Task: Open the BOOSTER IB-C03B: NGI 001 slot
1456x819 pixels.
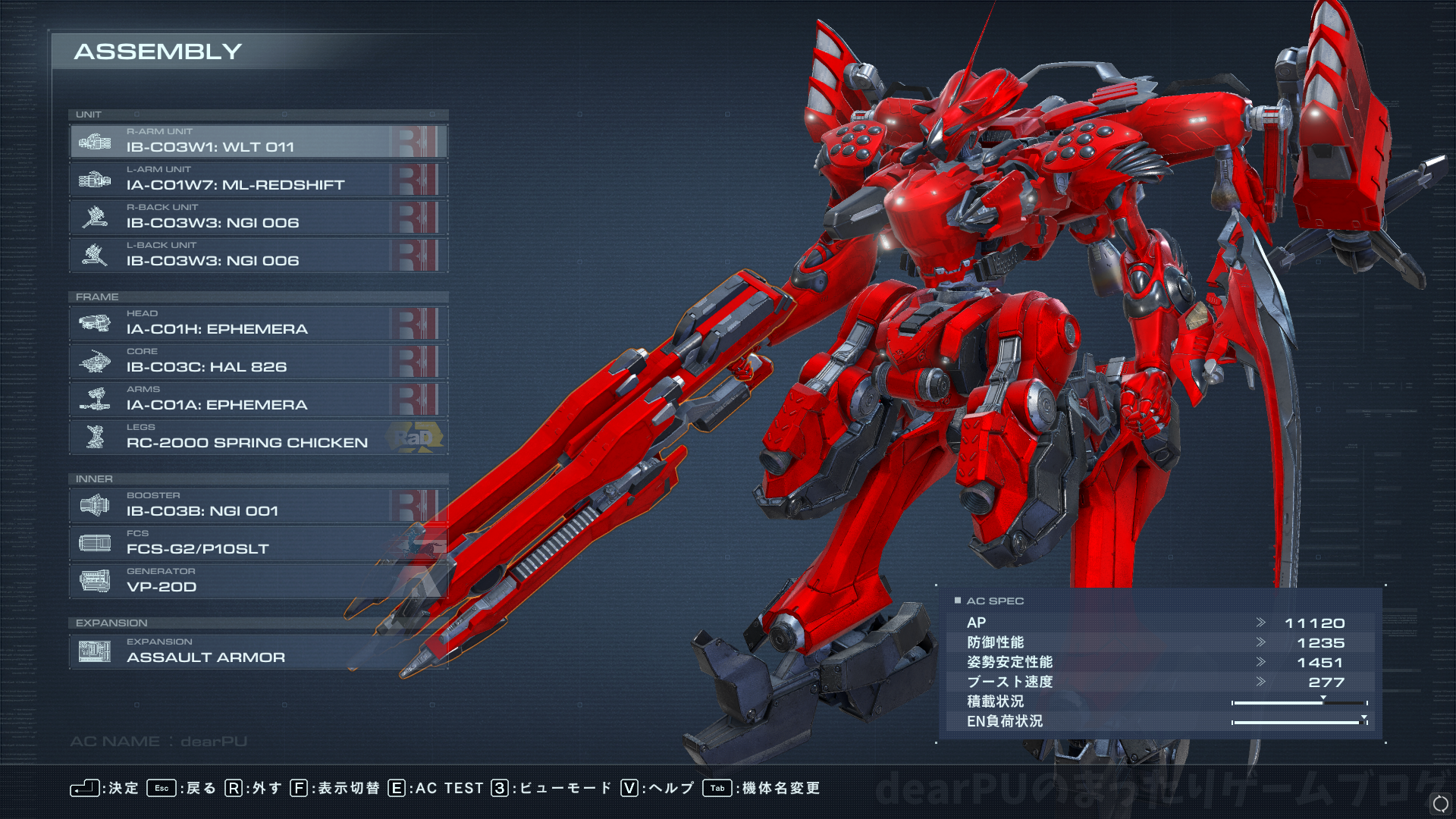Action: coord(258,506)
